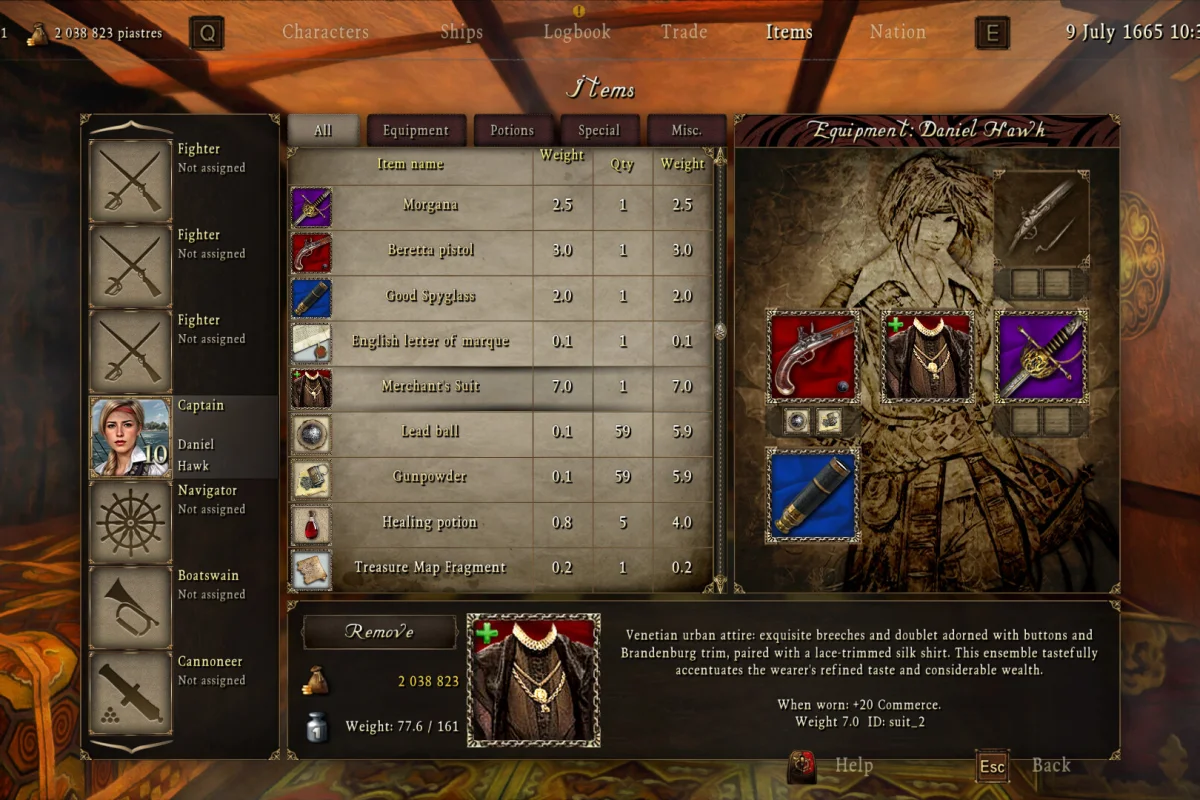Open the Misc. items tab

click(686, 130)
